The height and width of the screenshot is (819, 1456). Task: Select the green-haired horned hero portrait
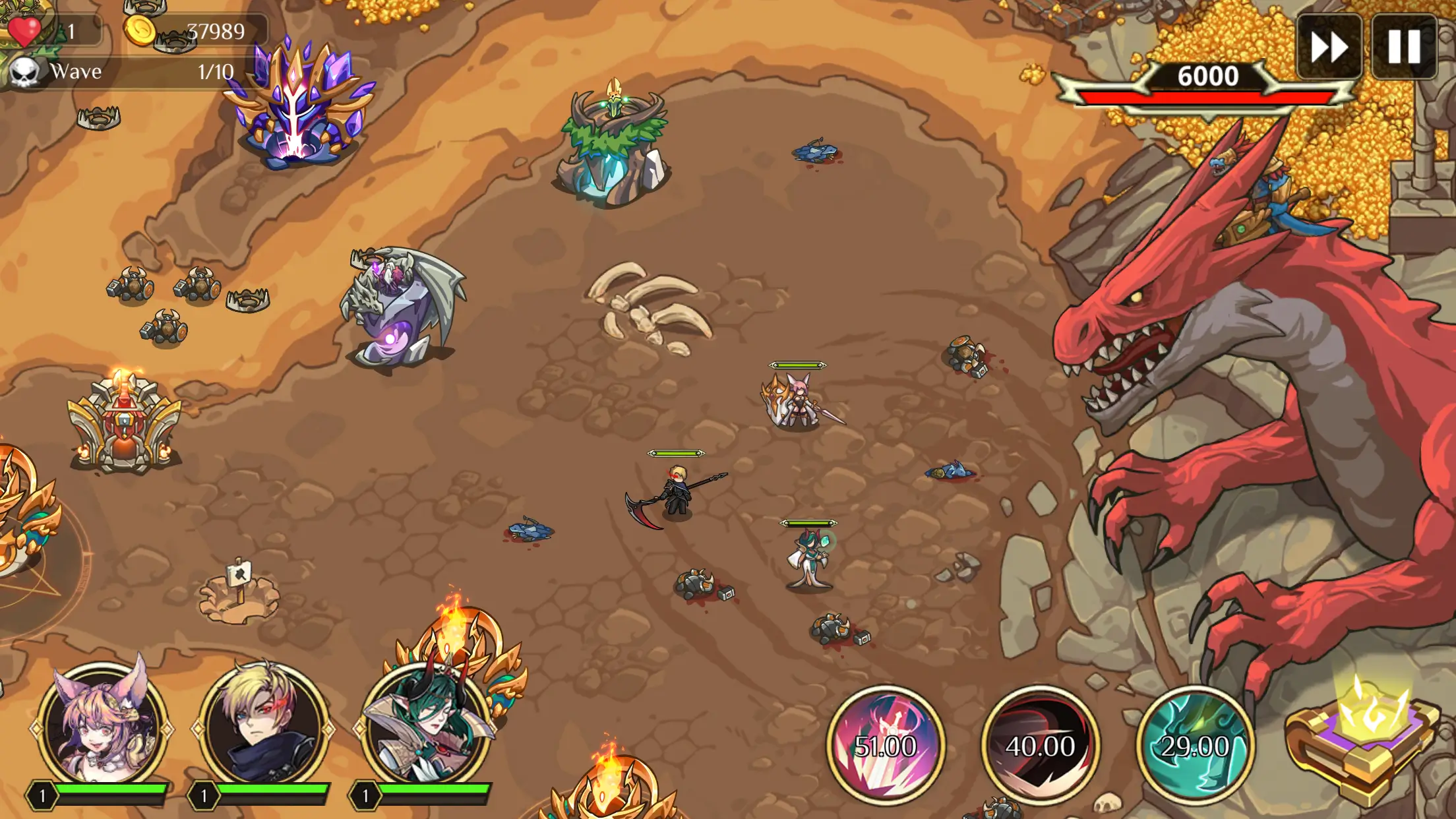click(x=427, y=725)
